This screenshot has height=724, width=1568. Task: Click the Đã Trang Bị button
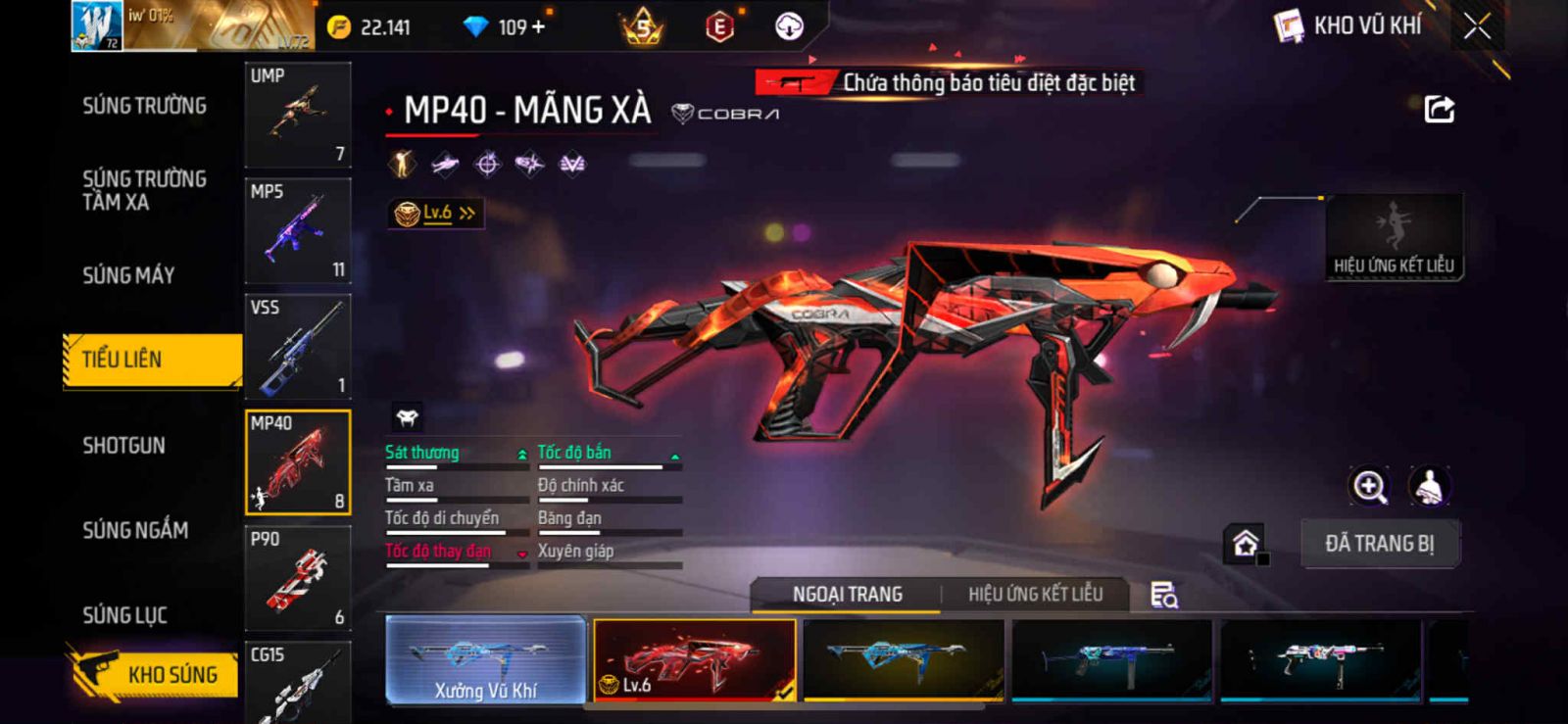pyautogui.click(x=1380, y=544)
